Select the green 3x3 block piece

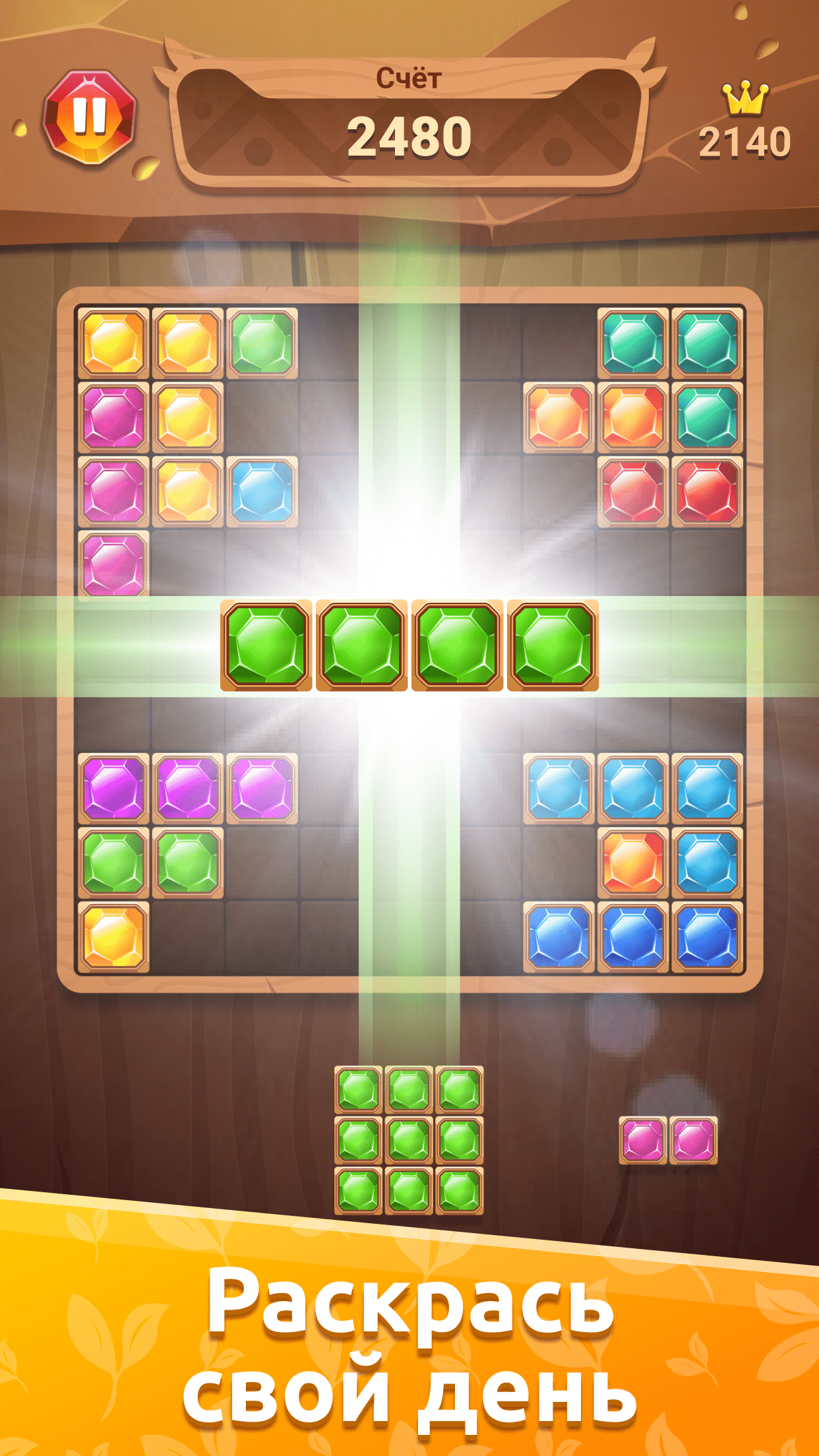pyautogui.click(x=409, y=1139)
